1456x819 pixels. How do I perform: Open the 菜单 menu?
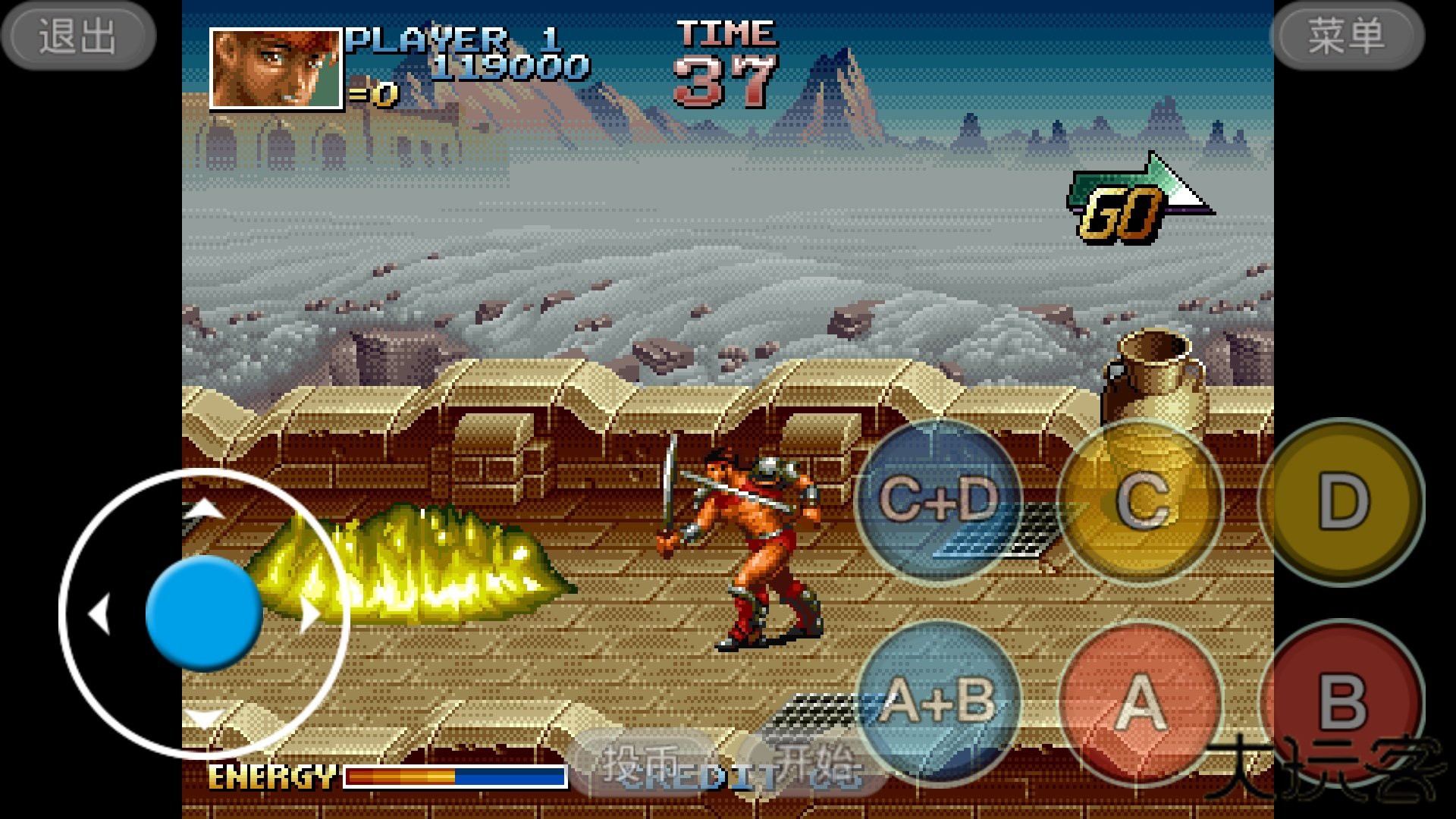tap(1347, 36)
